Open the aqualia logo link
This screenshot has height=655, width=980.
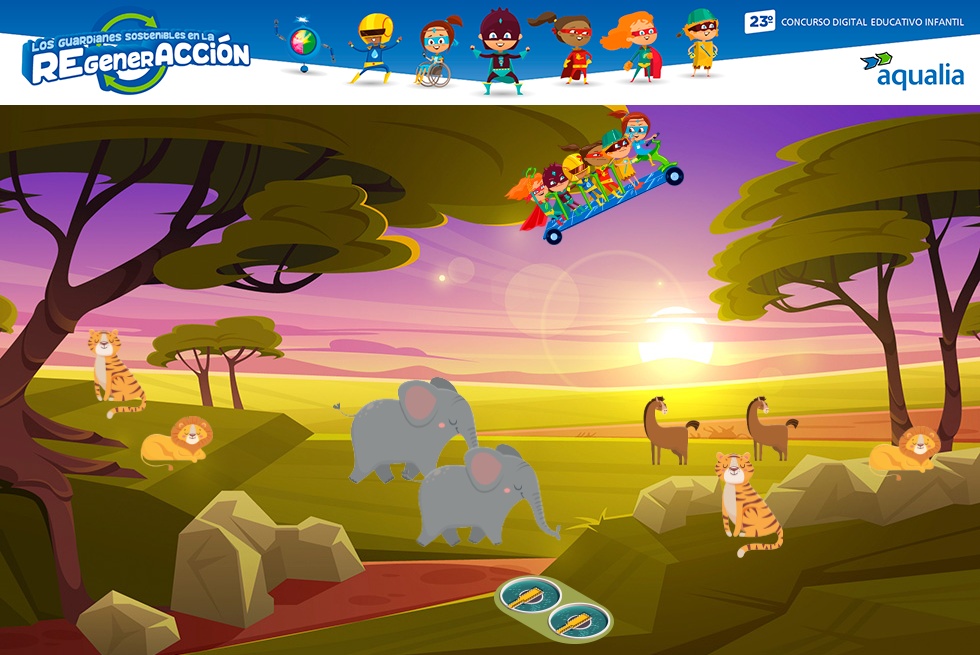(911, 70)
